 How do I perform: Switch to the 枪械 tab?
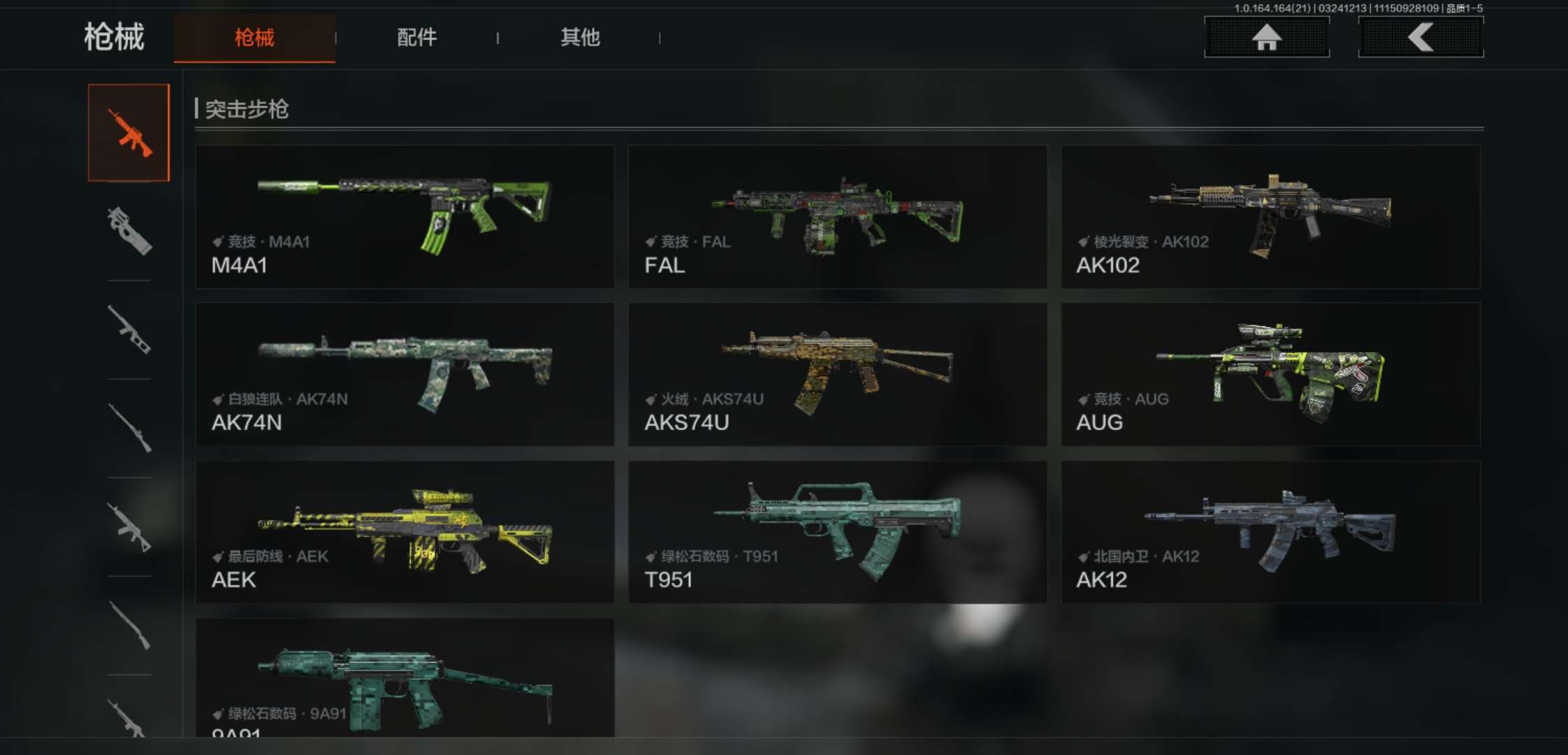point(254,38)
